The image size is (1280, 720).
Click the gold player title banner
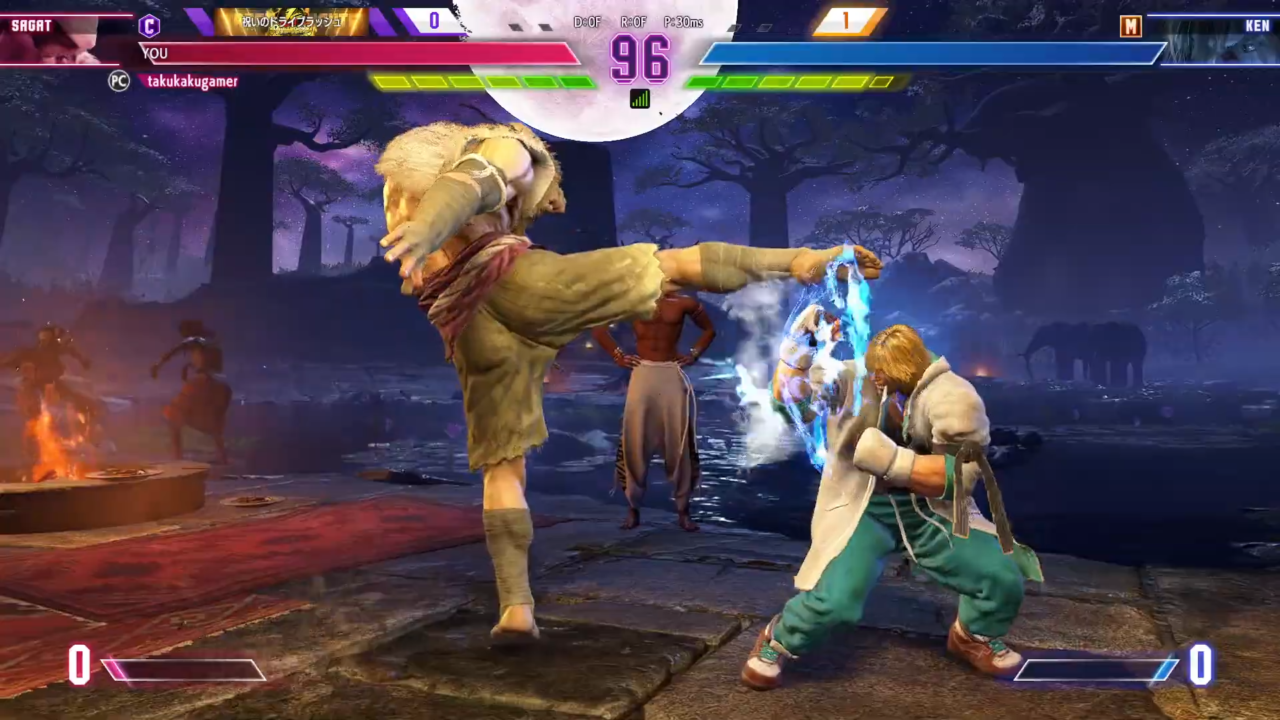291,21
